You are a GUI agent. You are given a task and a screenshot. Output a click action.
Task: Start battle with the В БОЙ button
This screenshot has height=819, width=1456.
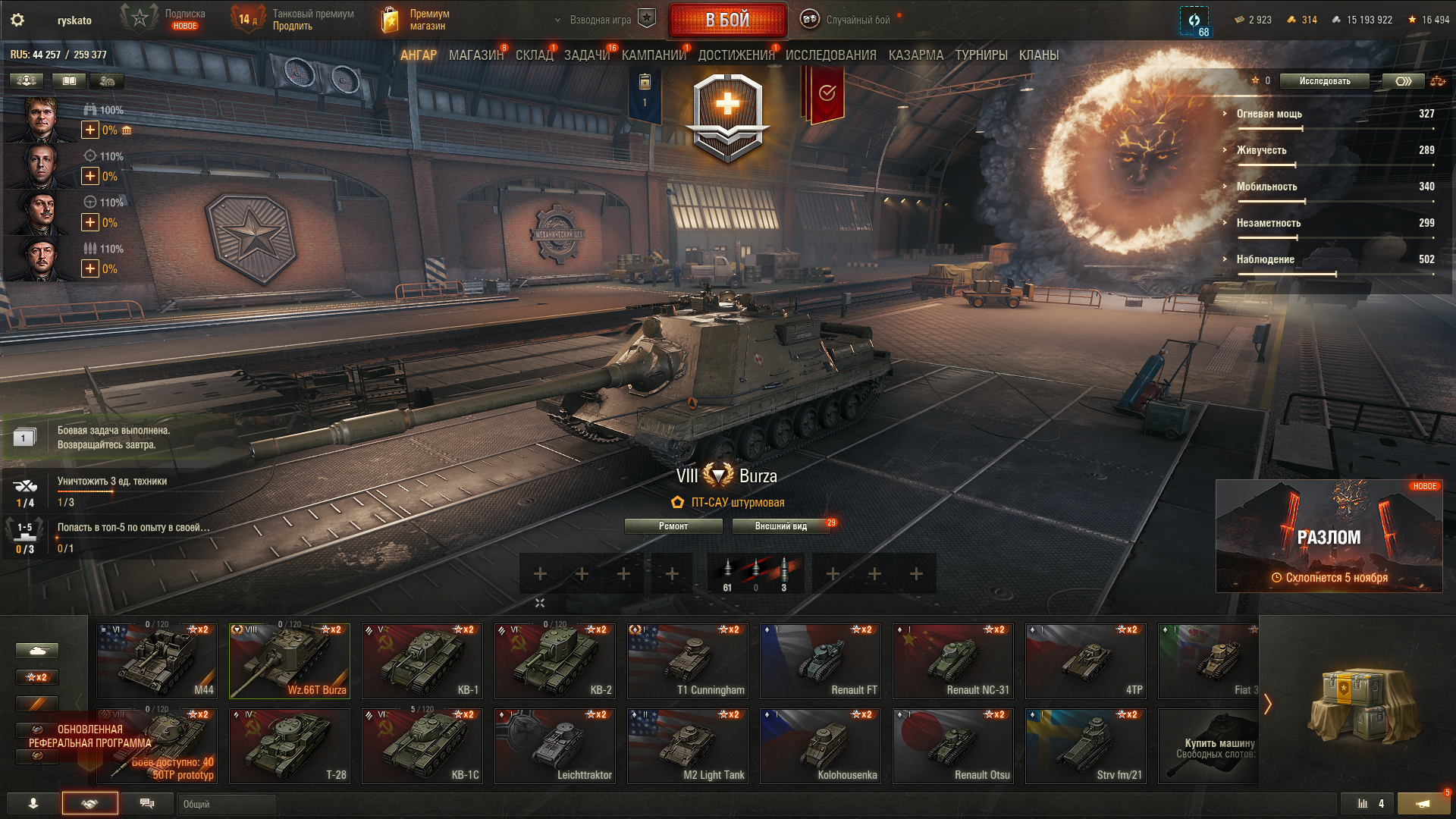coord(727,20)
